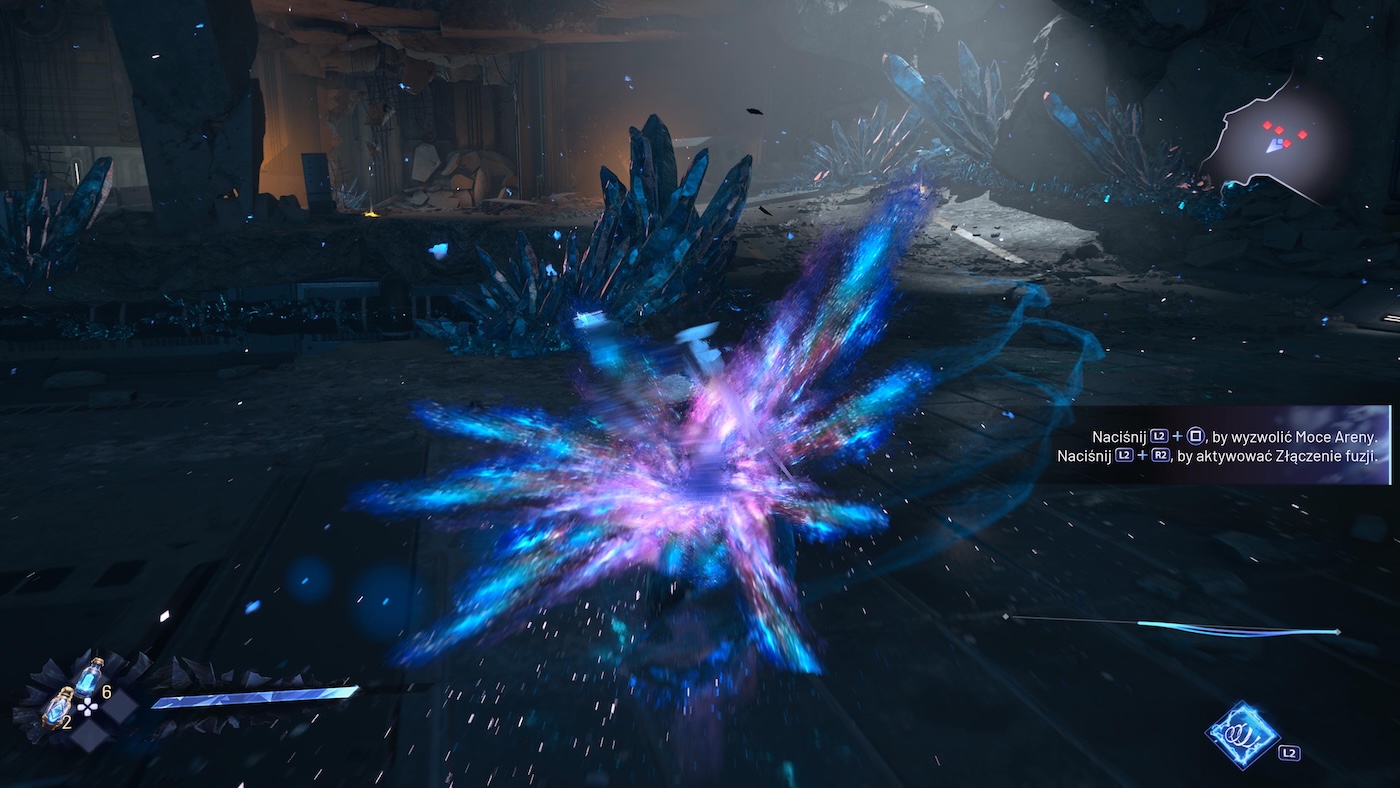The width and height of the screenshot is (1400, 788).
Task: Use the gold-framed vial with count 2
Action: coord(56,708)
